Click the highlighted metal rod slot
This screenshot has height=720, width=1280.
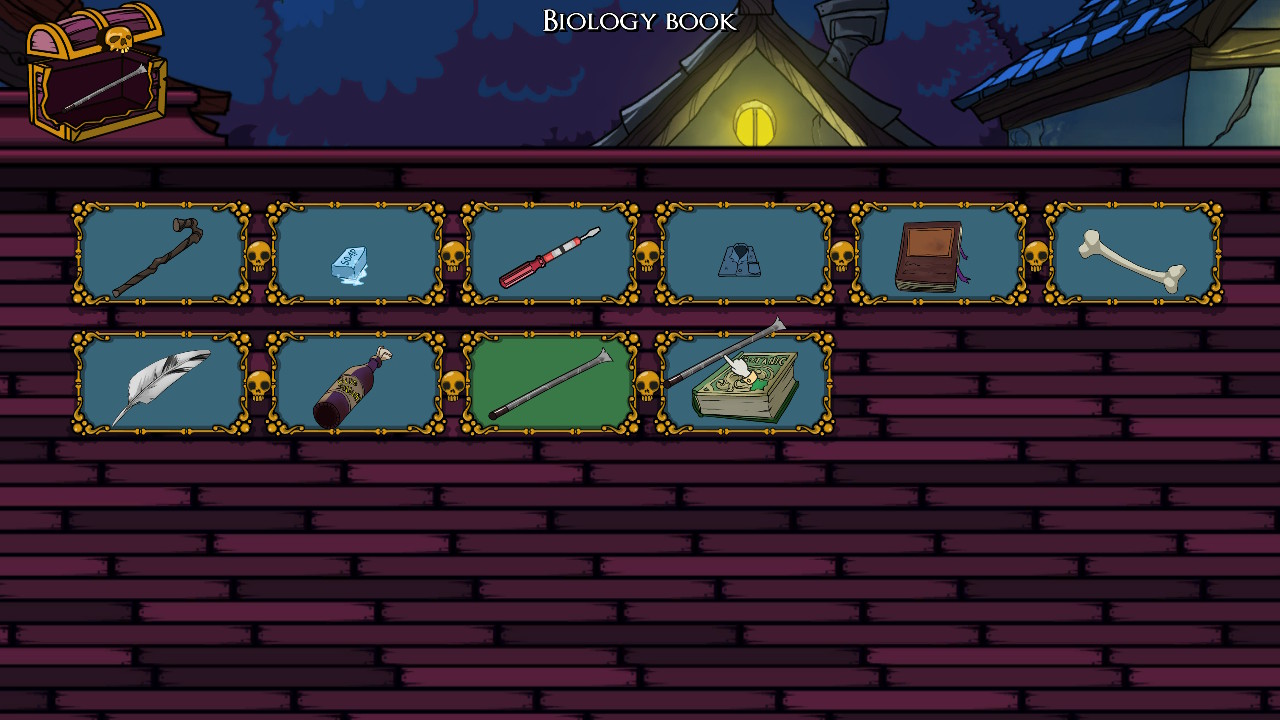[x=549, y=384]
